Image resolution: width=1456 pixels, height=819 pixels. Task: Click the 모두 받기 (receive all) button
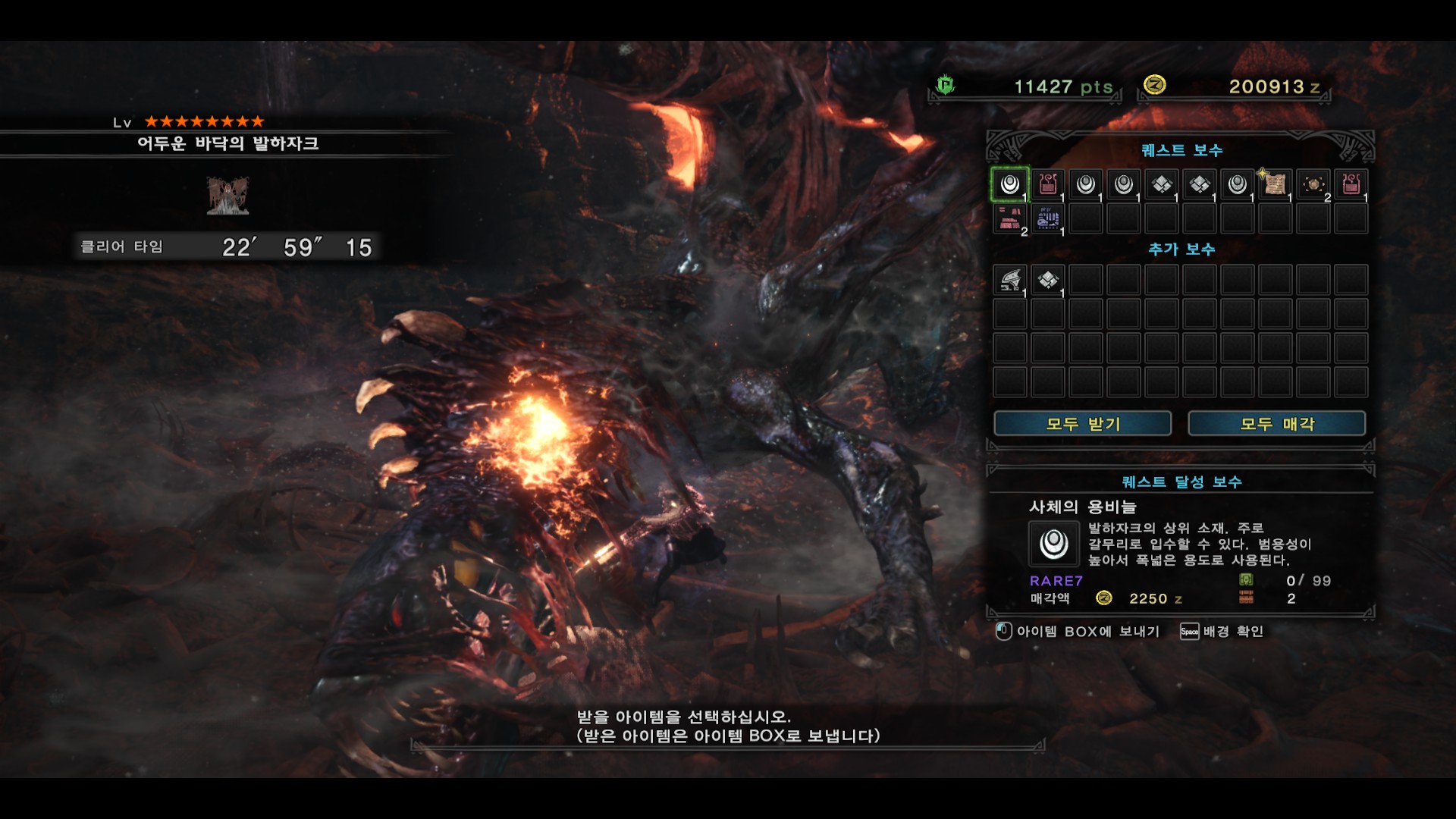pyautogui.click(x=1082, y=424)
